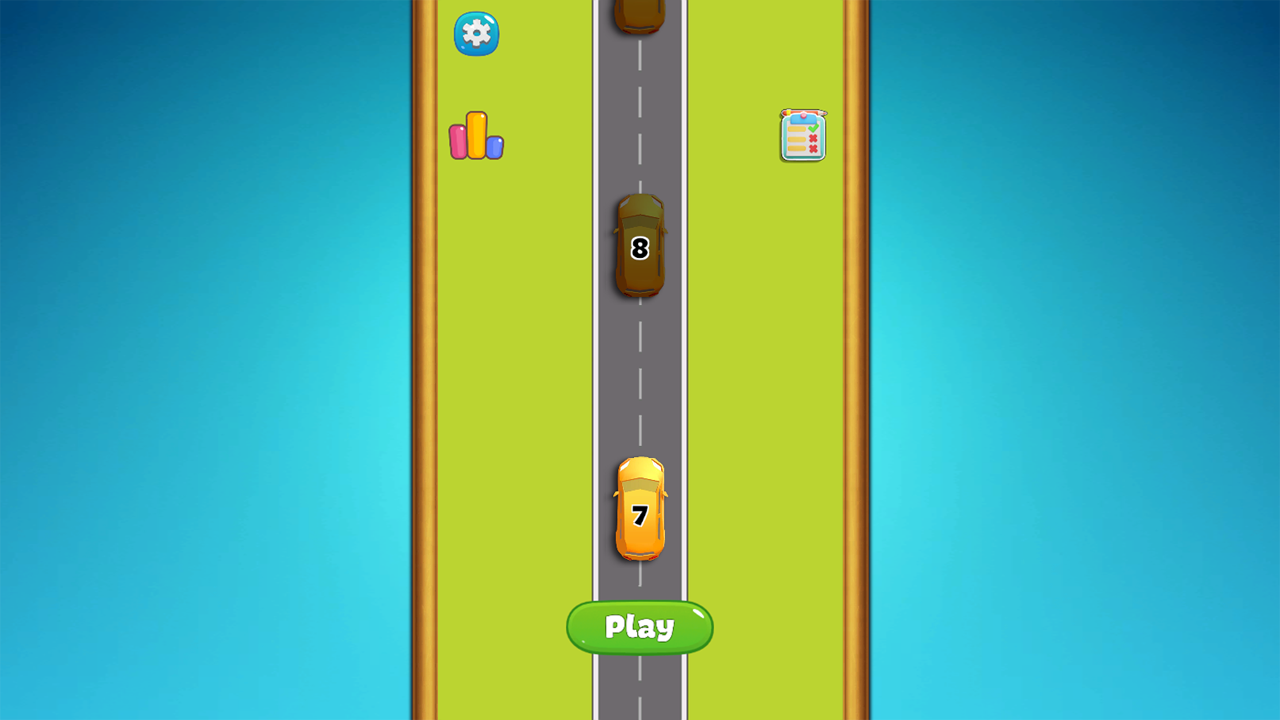The image size is (1280, 720).
Task: Click the brown car at the top edge
Action: (640, 12)
